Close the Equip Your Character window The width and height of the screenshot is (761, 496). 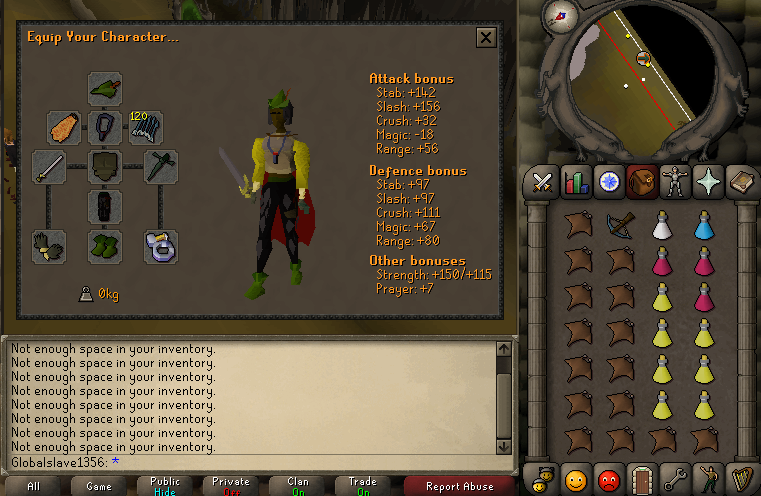tap(486, 38)
